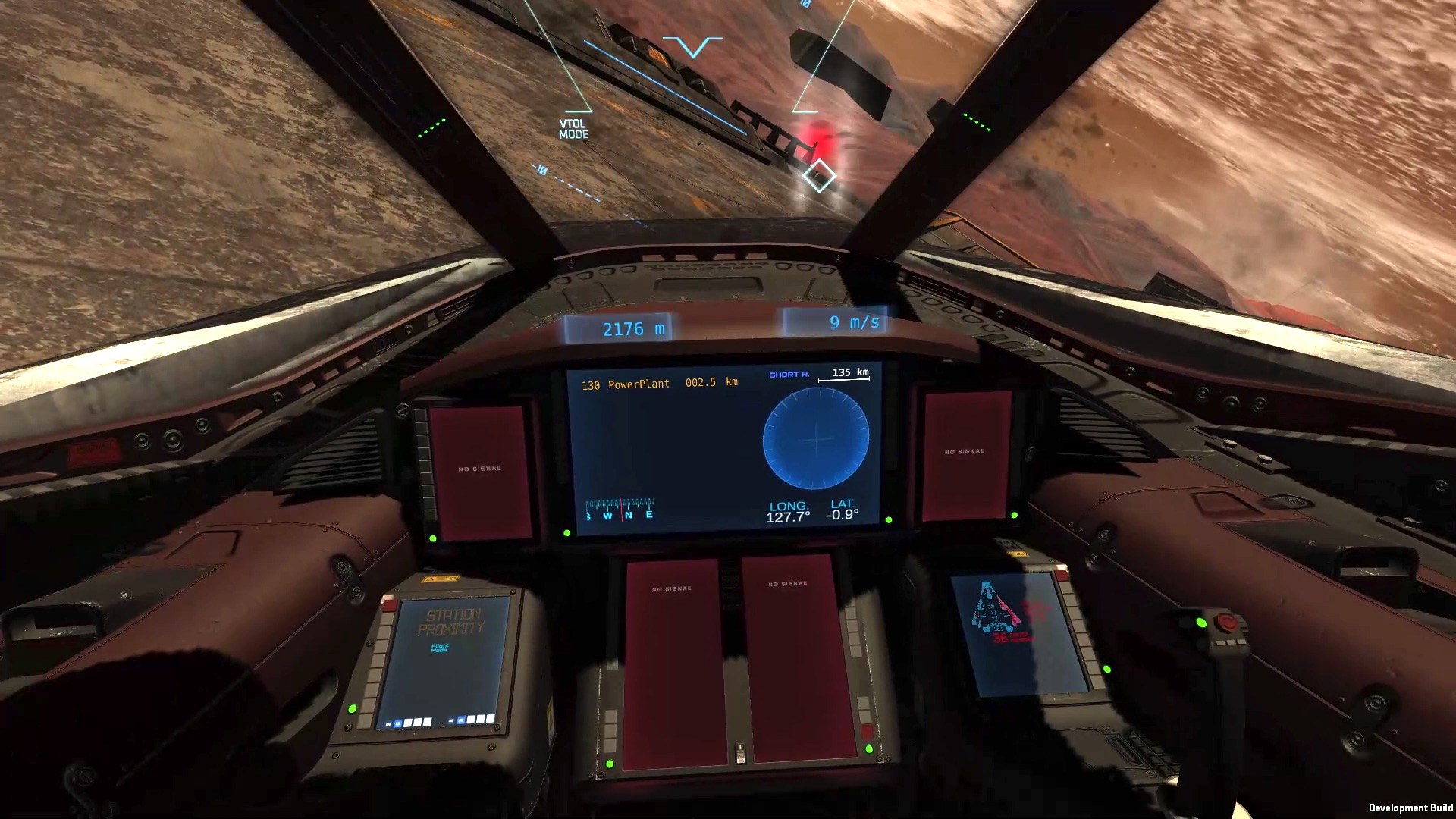Screen dimensions: 1456x819
Task: Click the NO SIGNAL screen left of the radar
Action: 479,469
